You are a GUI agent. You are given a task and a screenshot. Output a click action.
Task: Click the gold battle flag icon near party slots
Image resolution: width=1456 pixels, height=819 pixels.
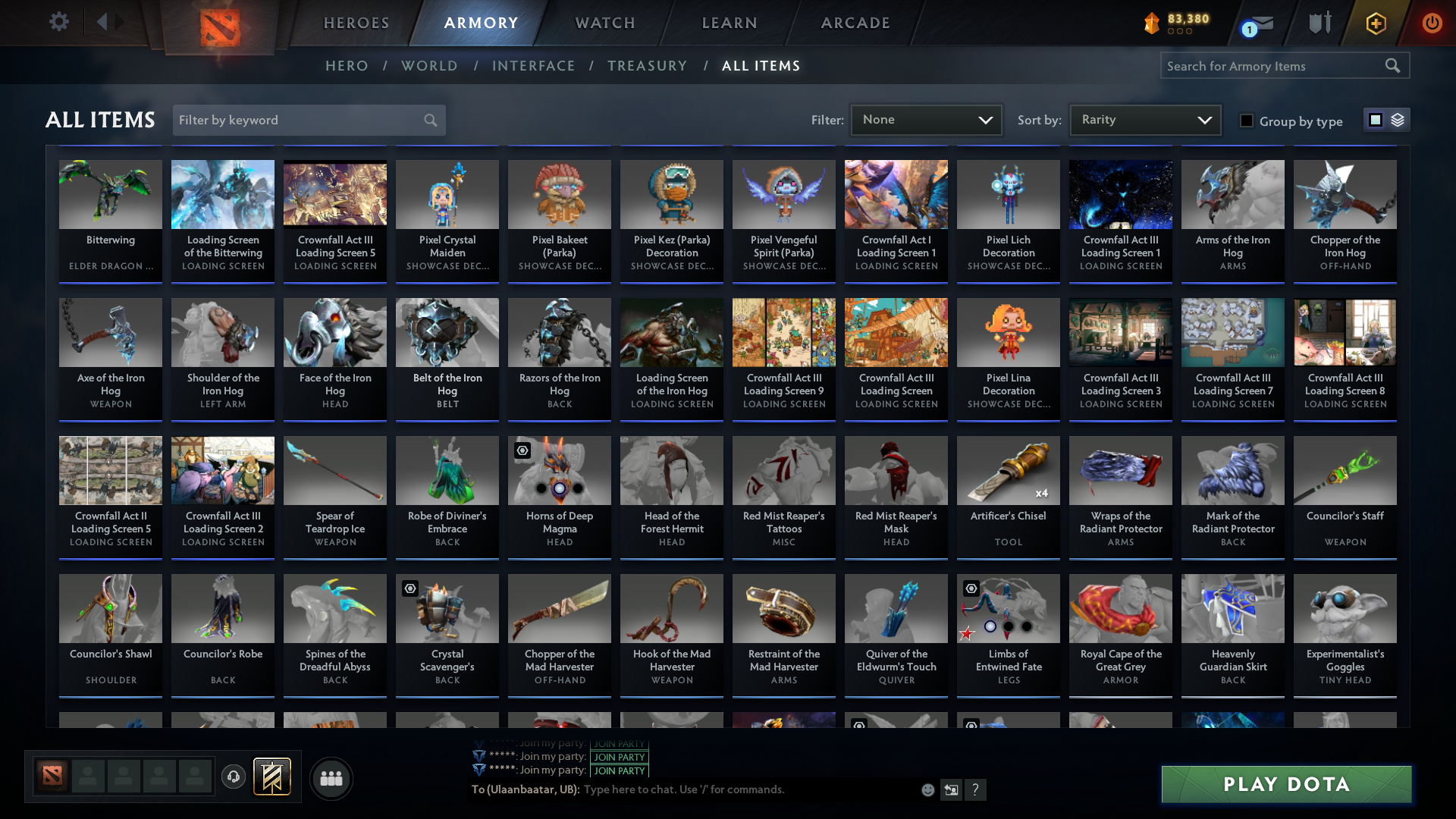coord(271,778)
